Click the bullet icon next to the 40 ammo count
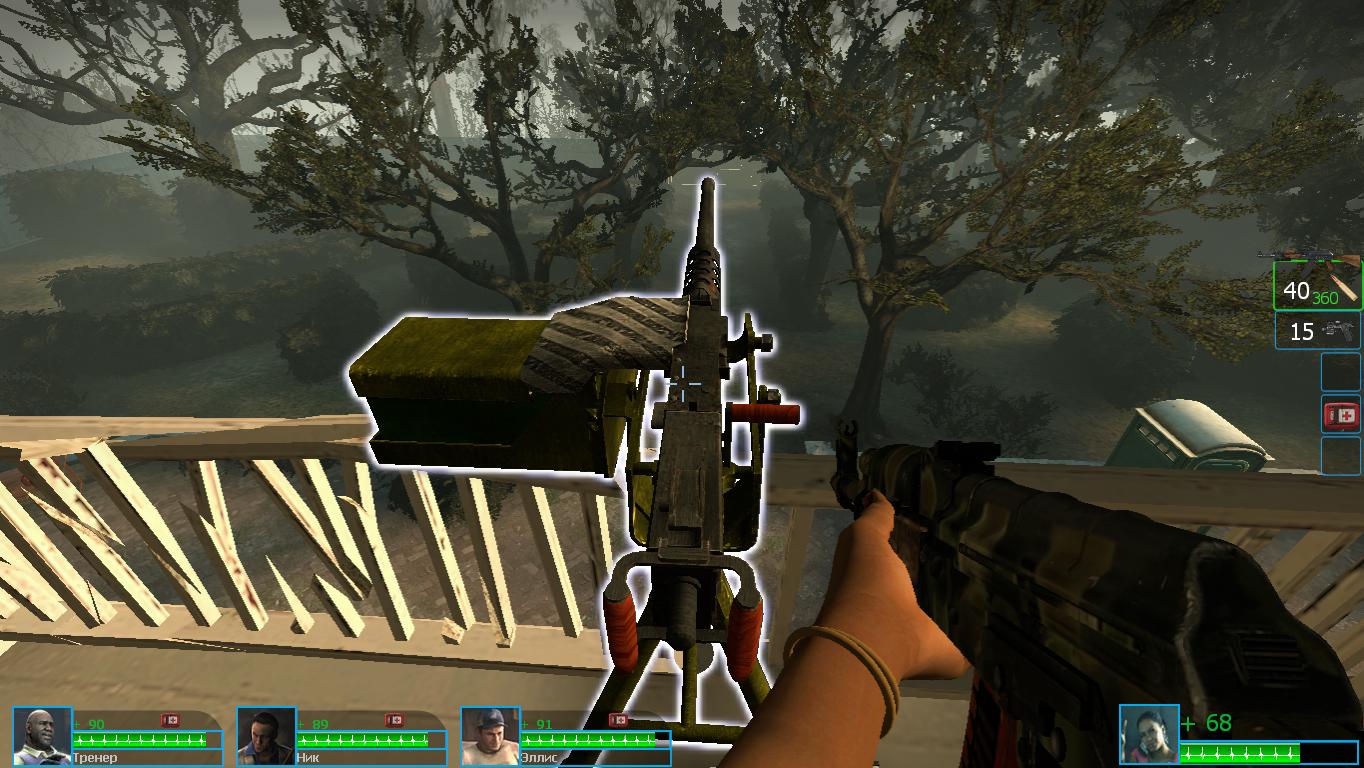Image resolution: width=1364 pixels, height=768 pixels. point(1343,290)
